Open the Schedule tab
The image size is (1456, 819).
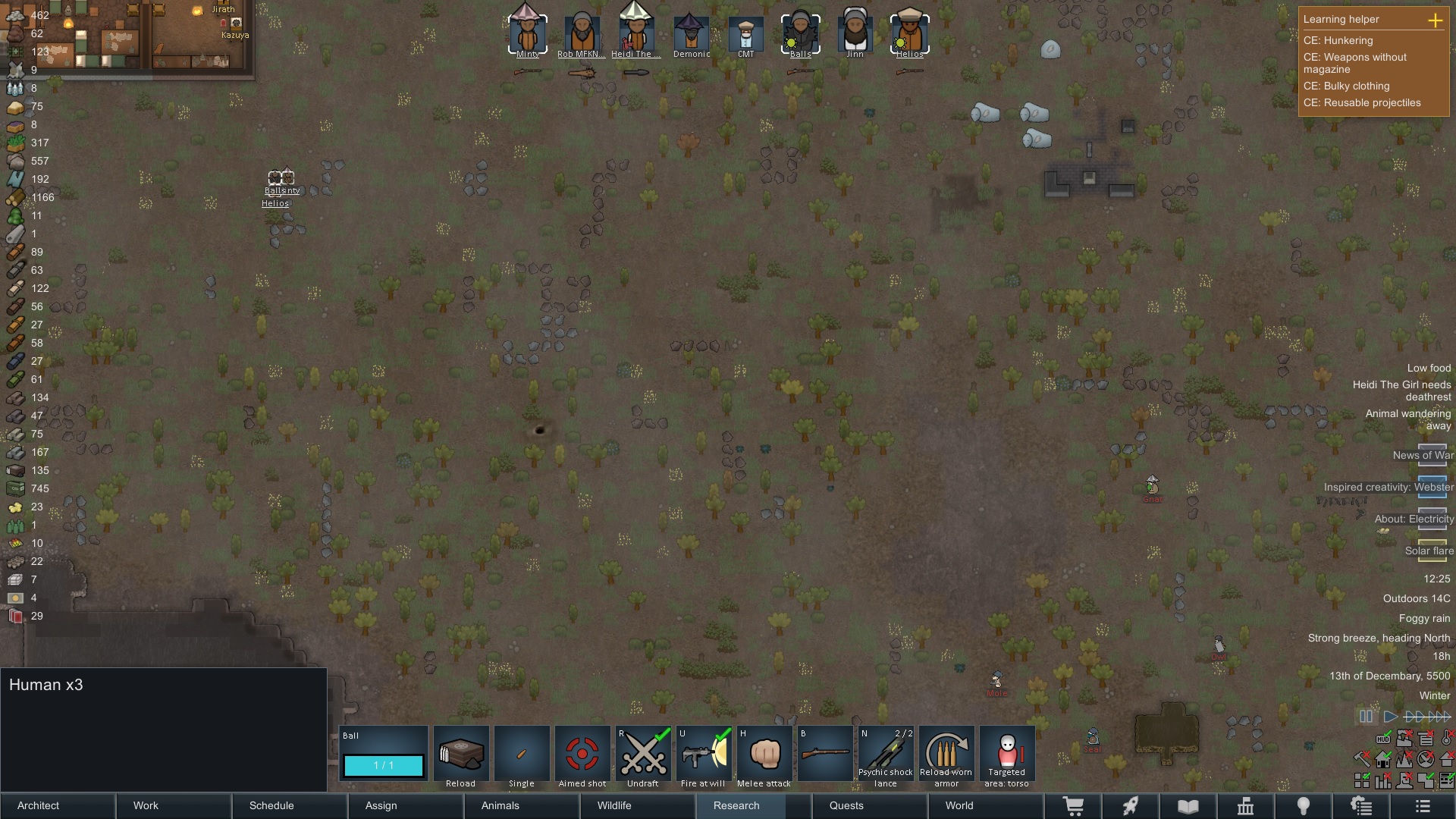[x=290, y=805]
